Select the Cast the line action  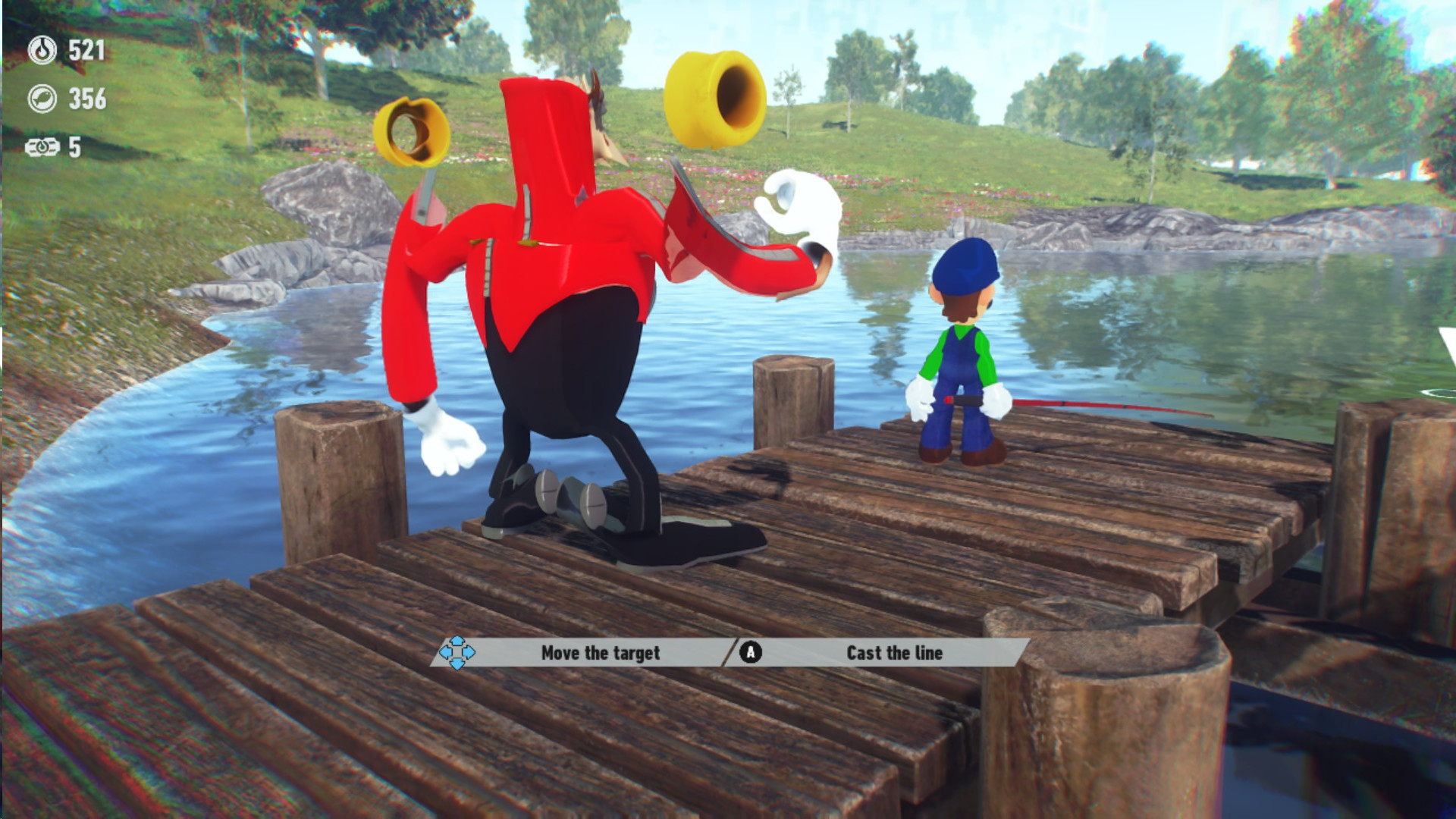[895, 653]
